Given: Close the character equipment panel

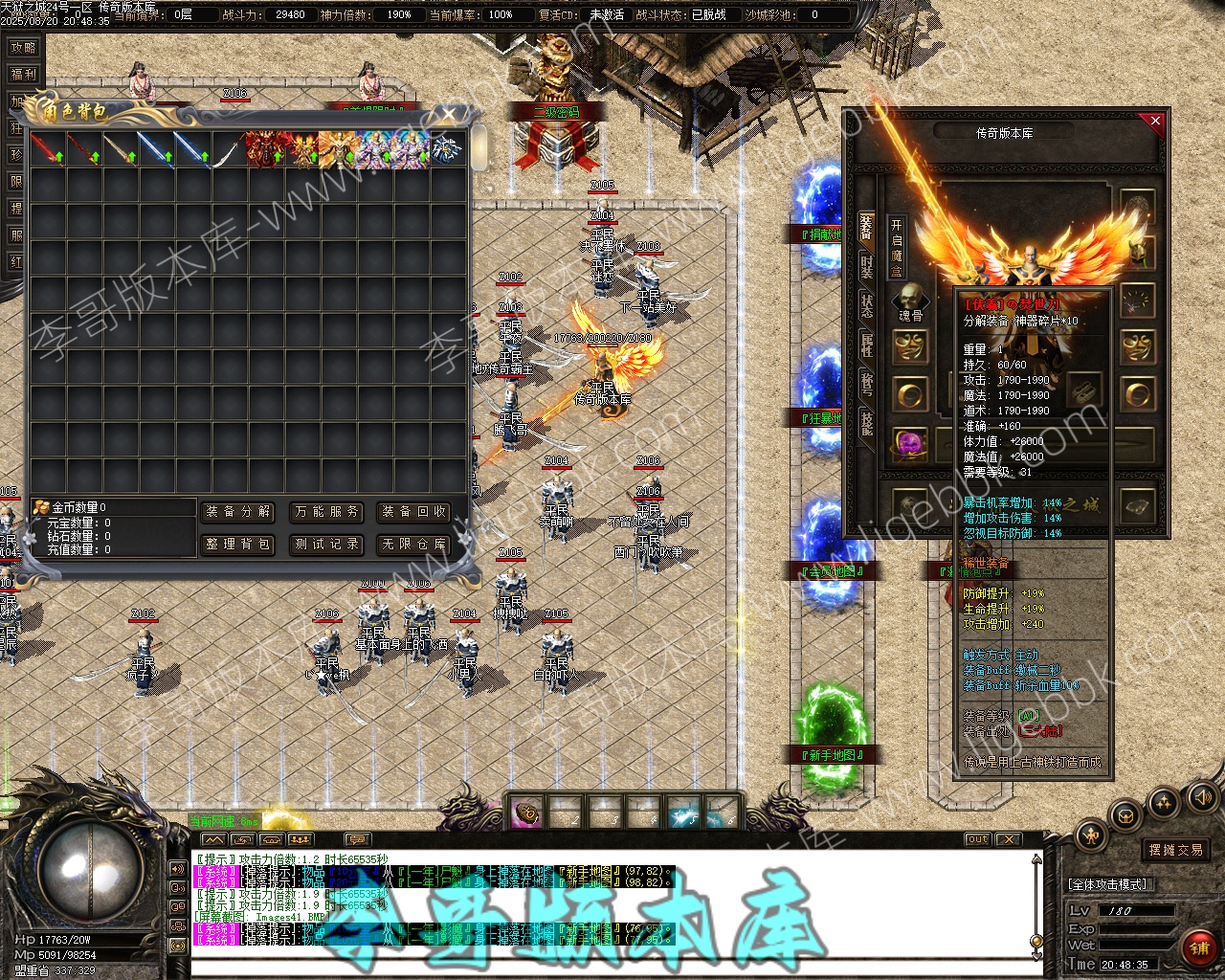Looking at the screenshot, I should (x=1155, y=122).
